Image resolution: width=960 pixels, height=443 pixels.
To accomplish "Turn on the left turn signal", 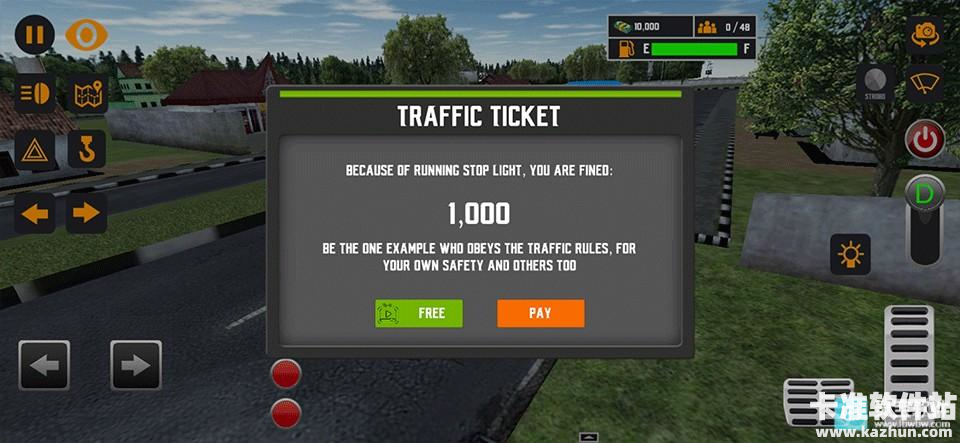I will click(x=35, y=212).
